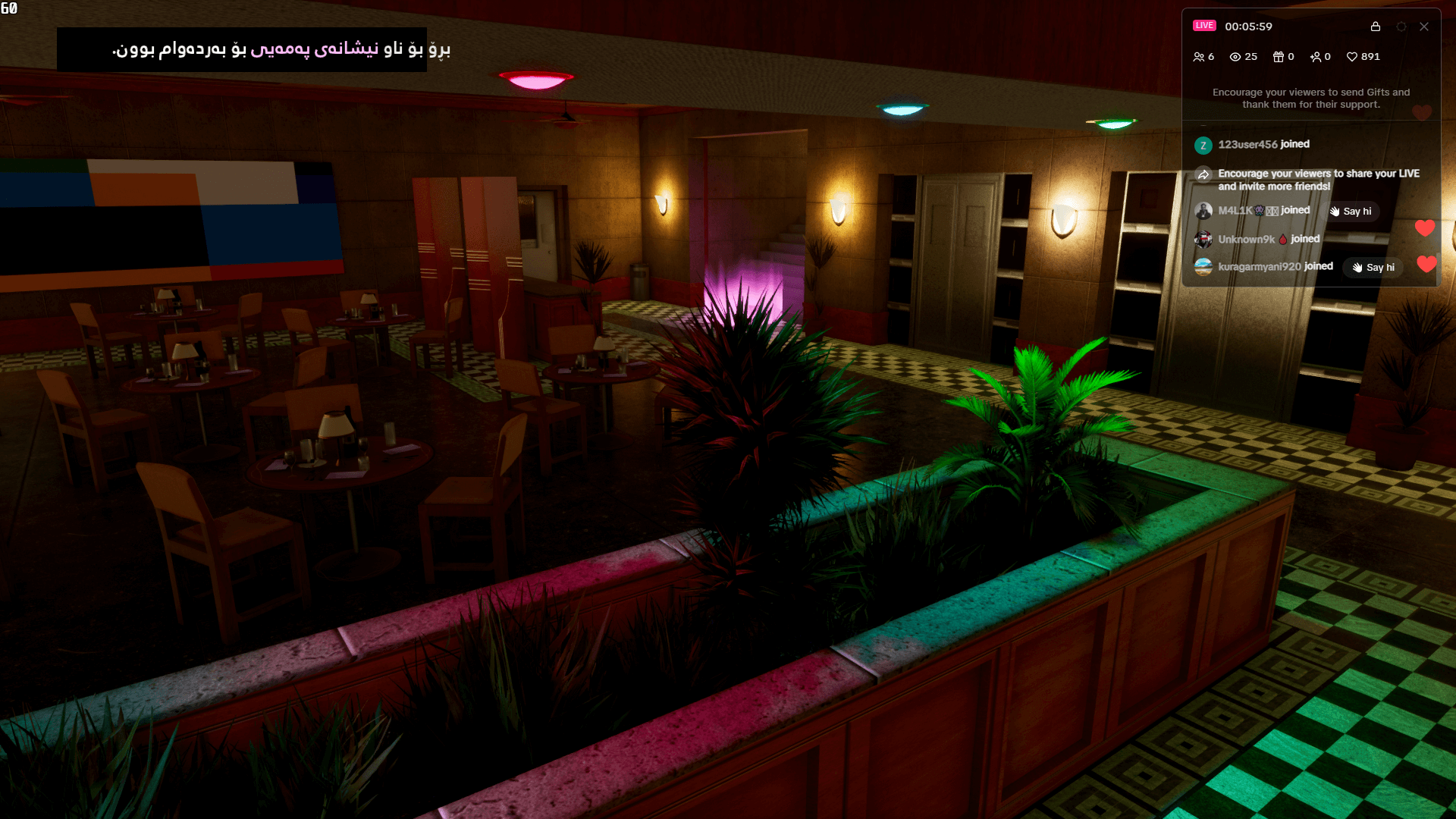Click M4L1K's profile picture
Viewport: 1456px width, 819px height.
click(x=1205, y=210)
